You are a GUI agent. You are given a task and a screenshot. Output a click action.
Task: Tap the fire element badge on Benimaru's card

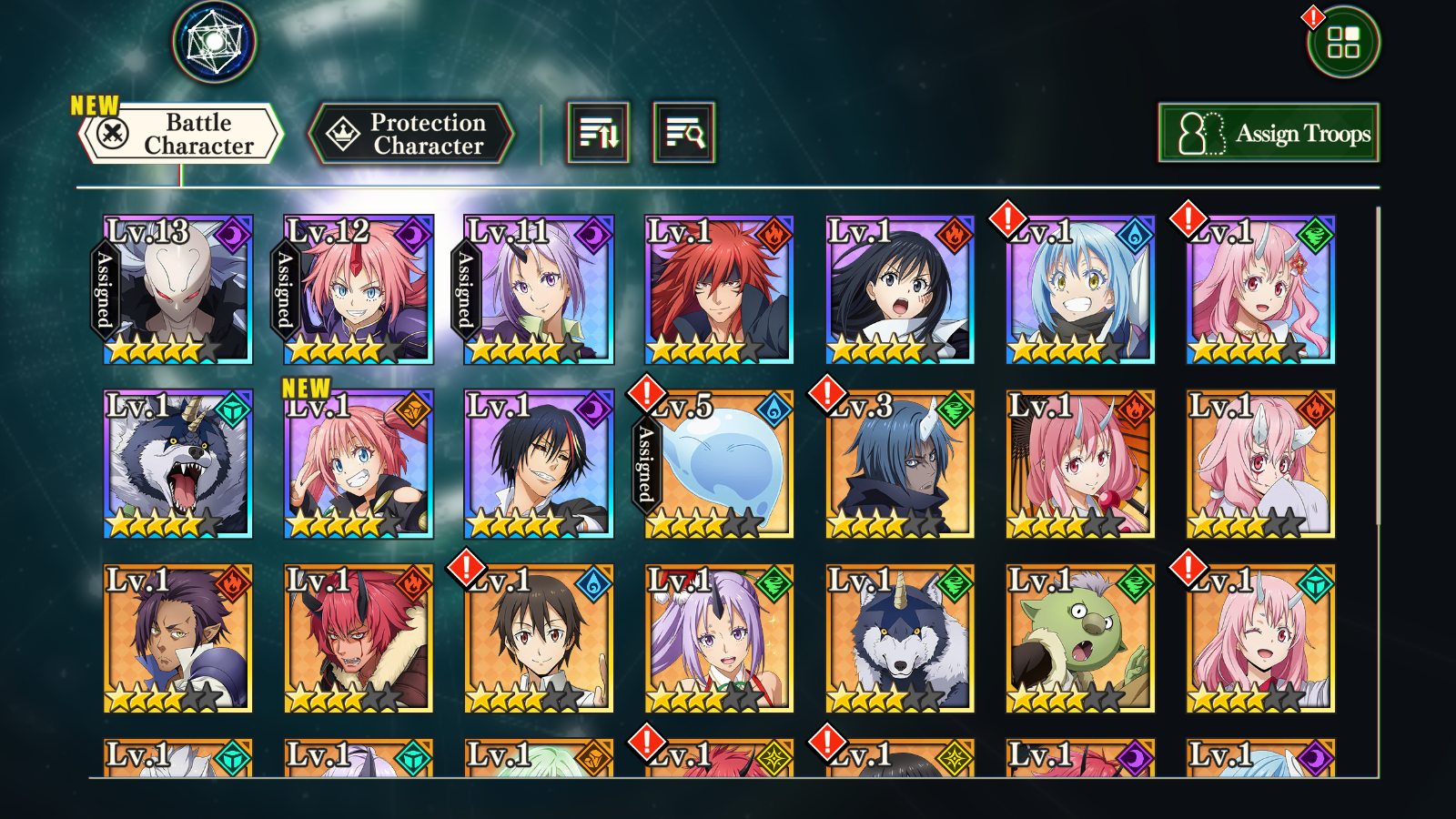(774, 233)
